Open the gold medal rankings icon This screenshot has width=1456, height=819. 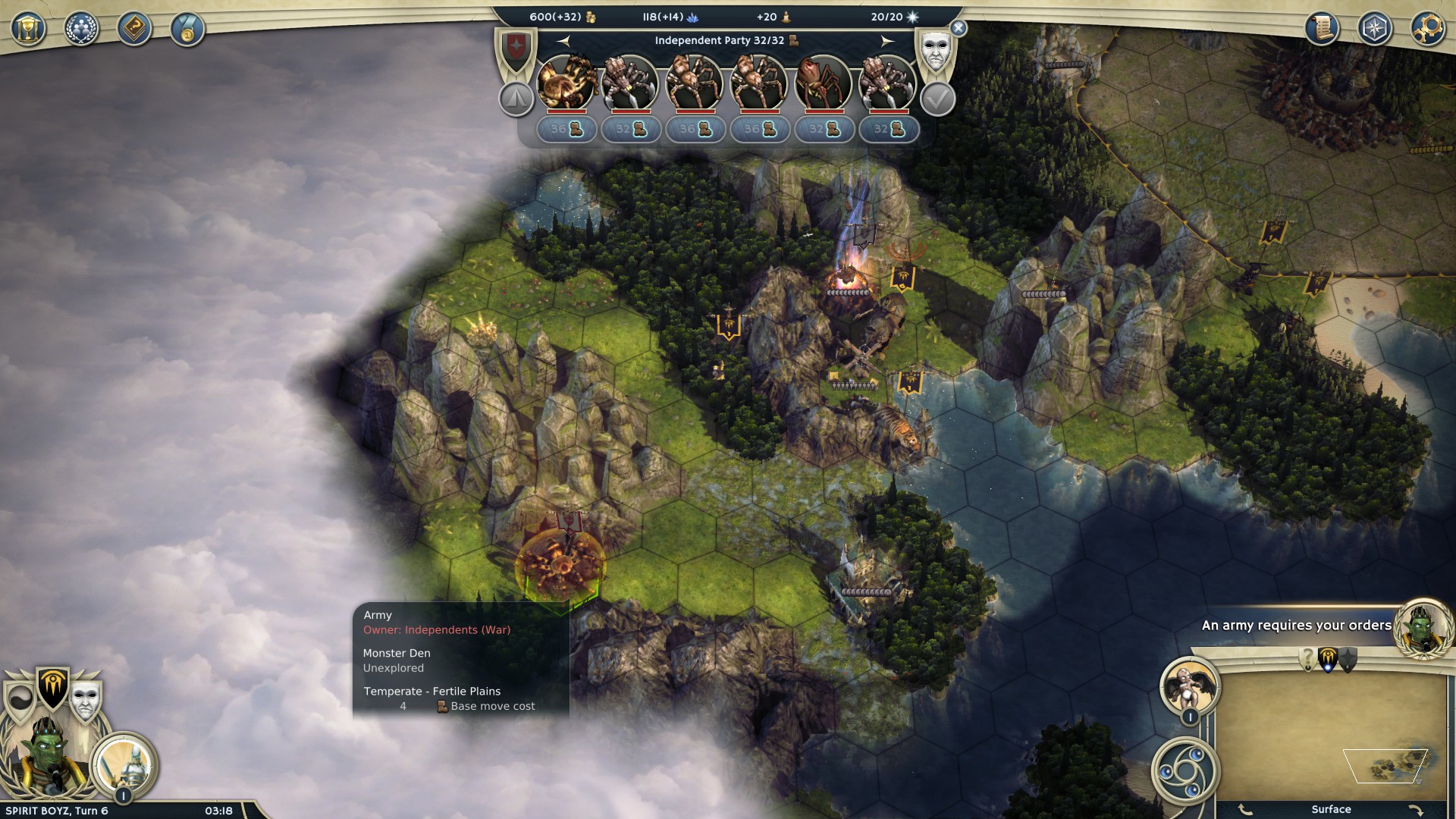187,30
